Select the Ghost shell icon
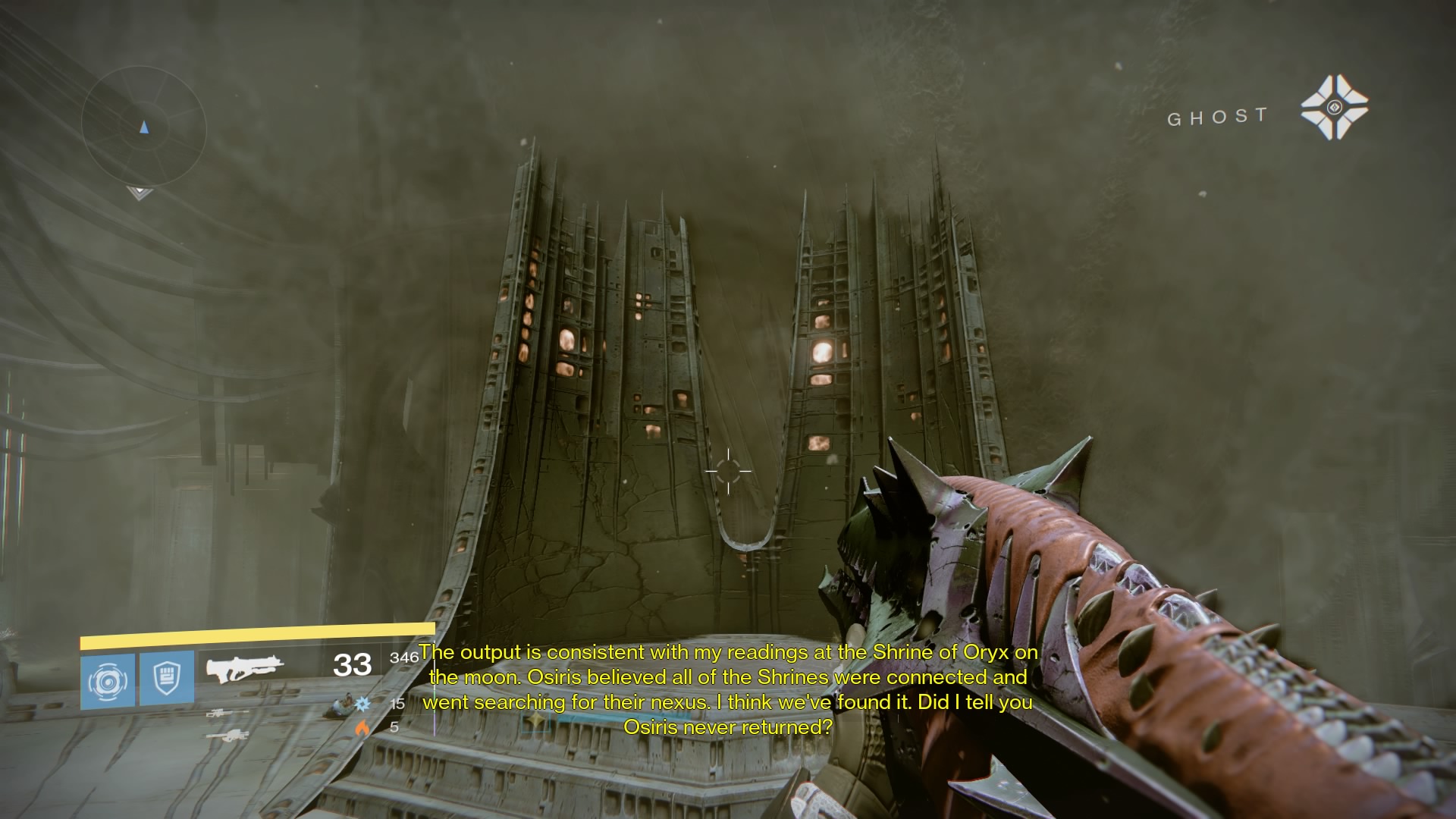Viewport: 1456px width, 819px height. tap(1334, 108)
